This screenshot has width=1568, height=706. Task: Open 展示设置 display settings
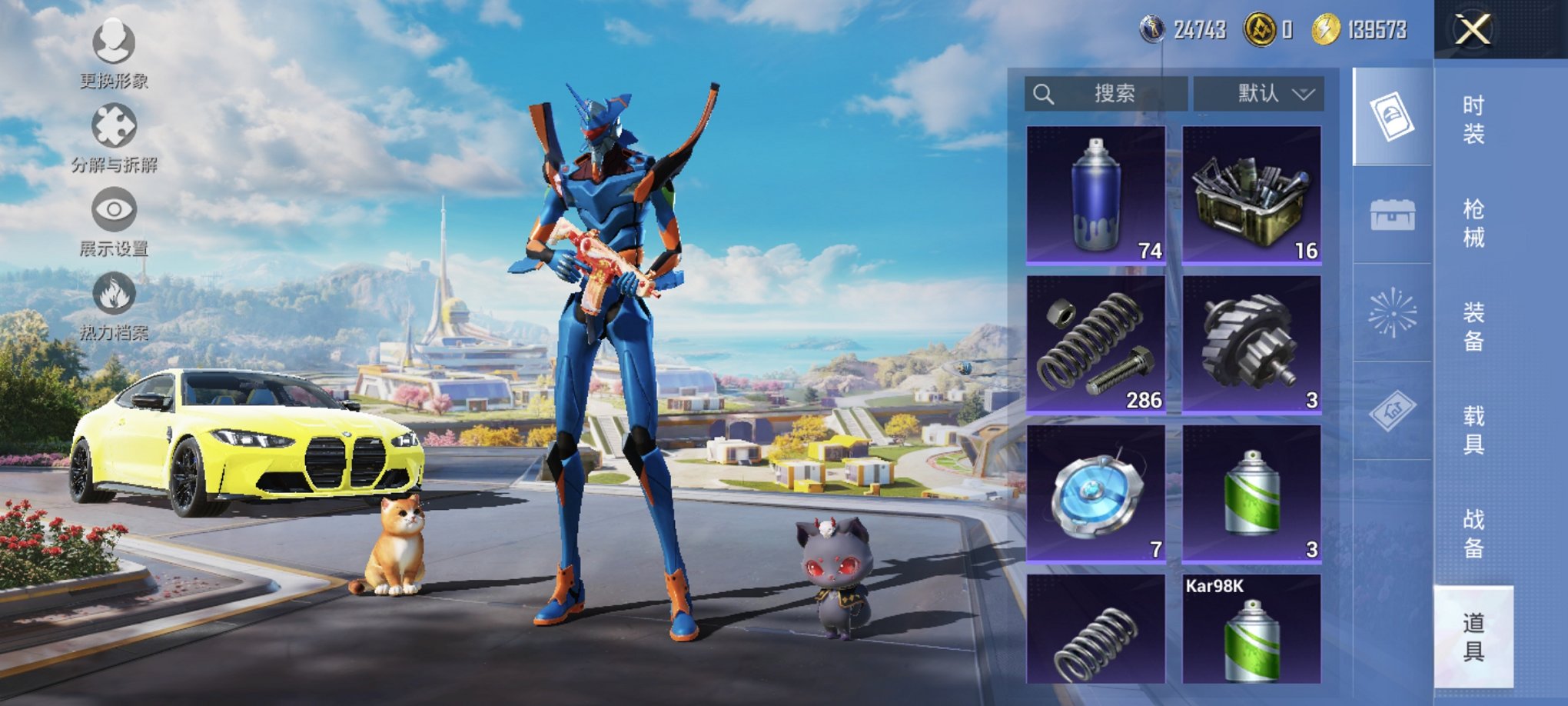point(114,221)
